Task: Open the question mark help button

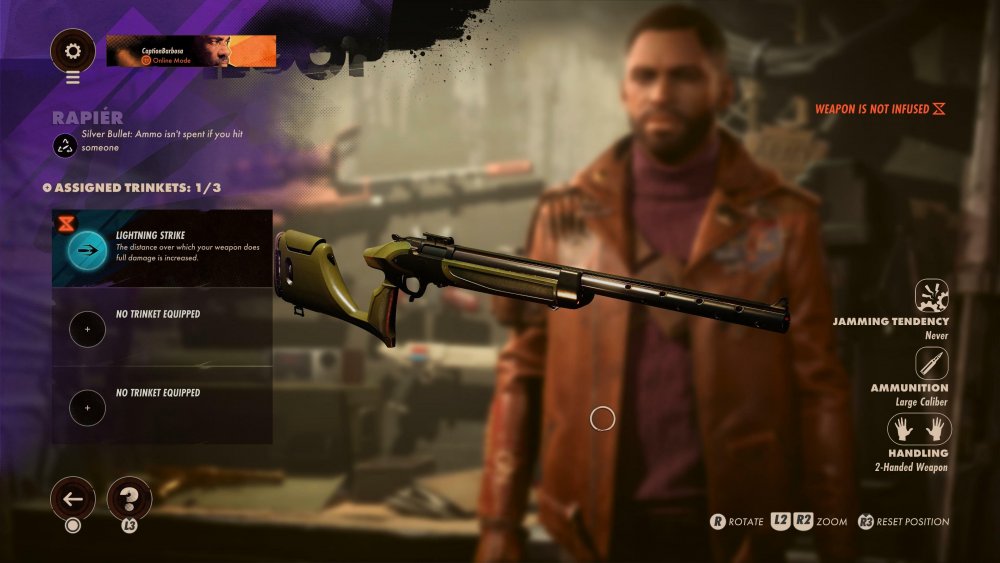Action: tap(129, 497)
